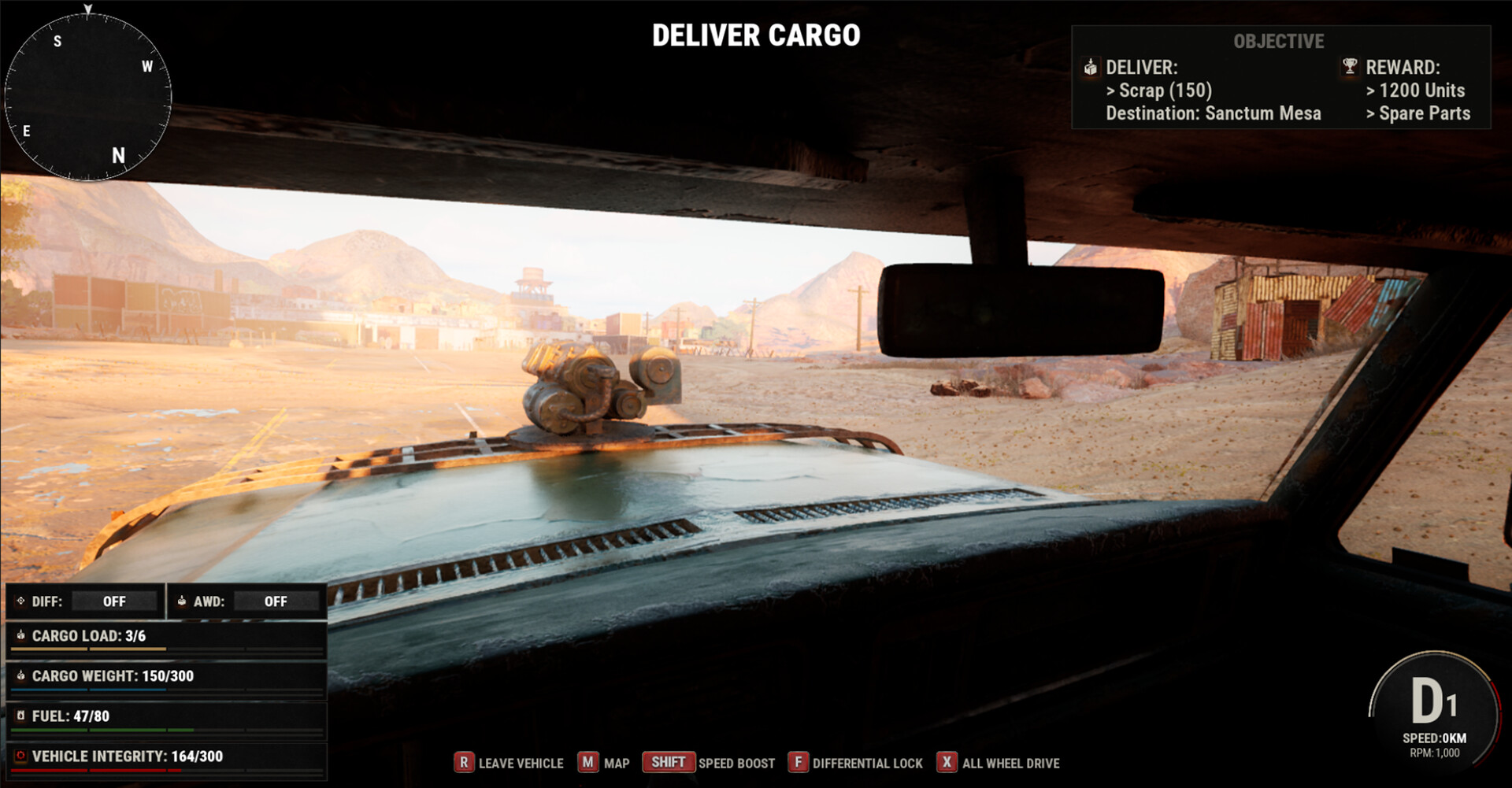
Task: Select the DIFF gear icon
Action: point(20,601)
